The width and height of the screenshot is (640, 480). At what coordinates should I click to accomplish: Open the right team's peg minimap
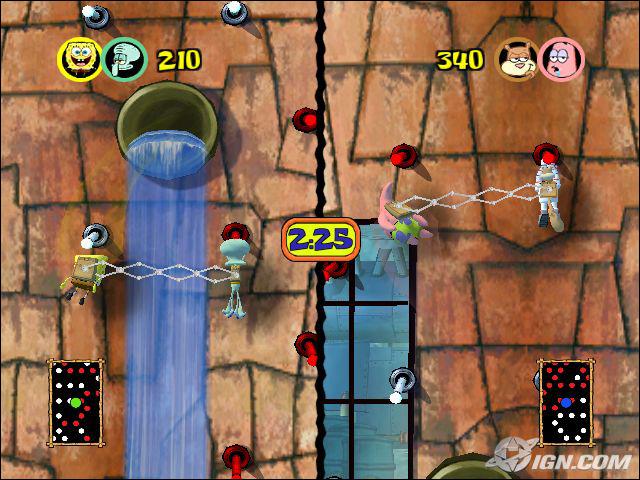(566, 403)
